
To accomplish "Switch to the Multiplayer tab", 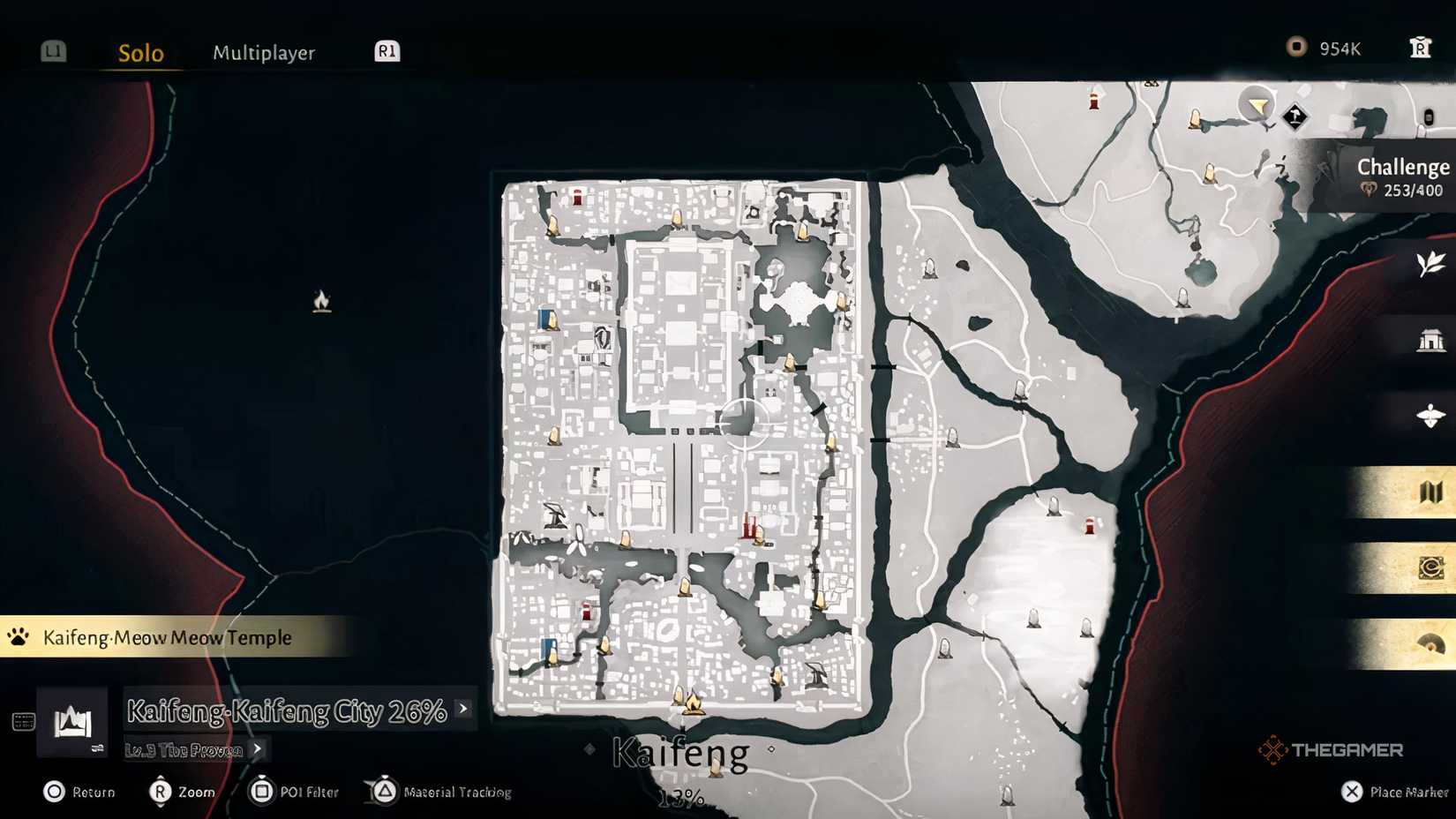I will point(263,52).
